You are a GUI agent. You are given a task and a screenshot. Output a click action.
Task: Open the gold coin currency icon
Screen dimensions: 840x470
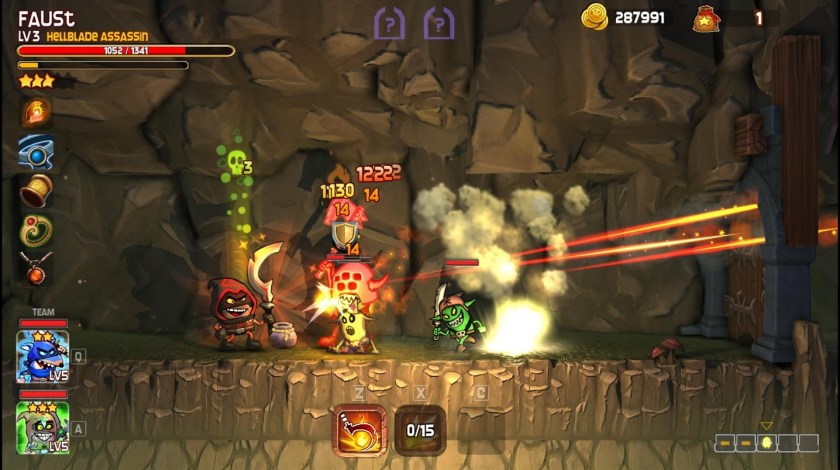pos(595,17)
